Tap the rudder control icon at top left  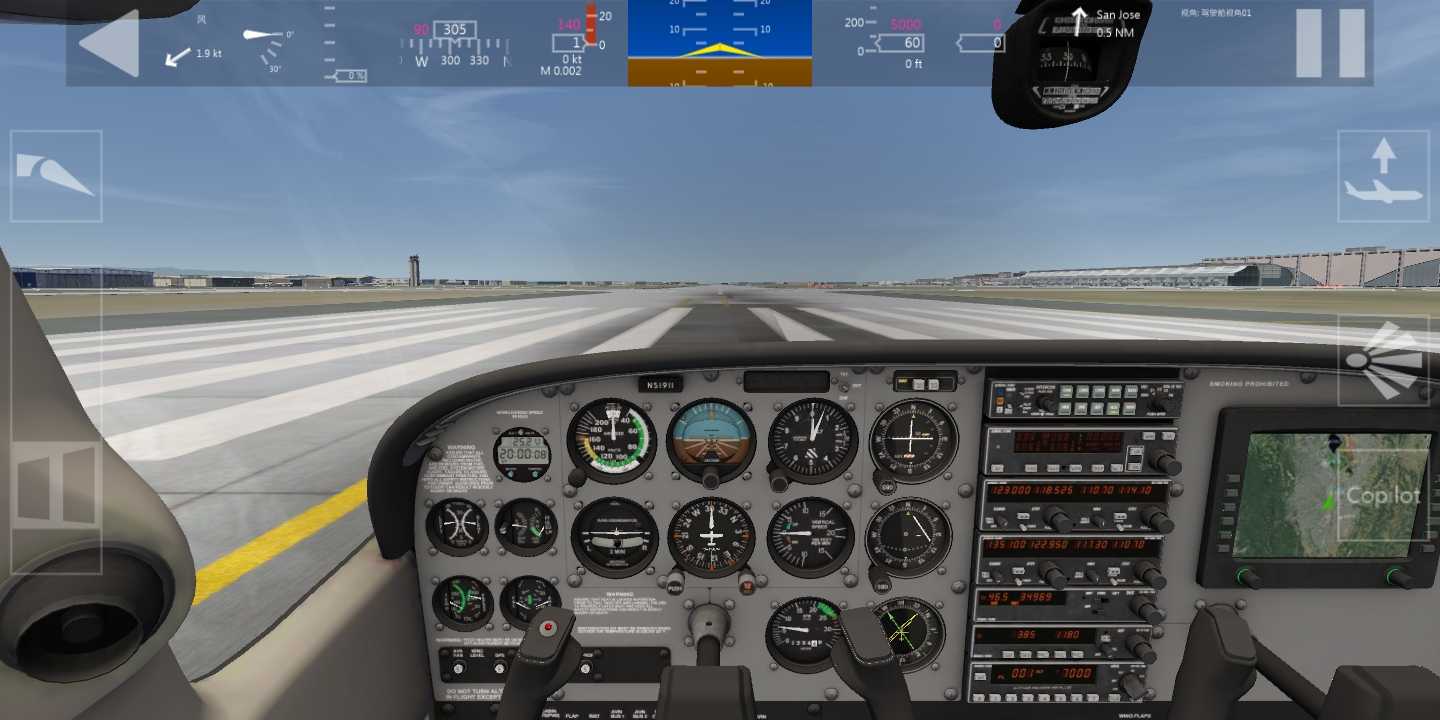(57, 177)
